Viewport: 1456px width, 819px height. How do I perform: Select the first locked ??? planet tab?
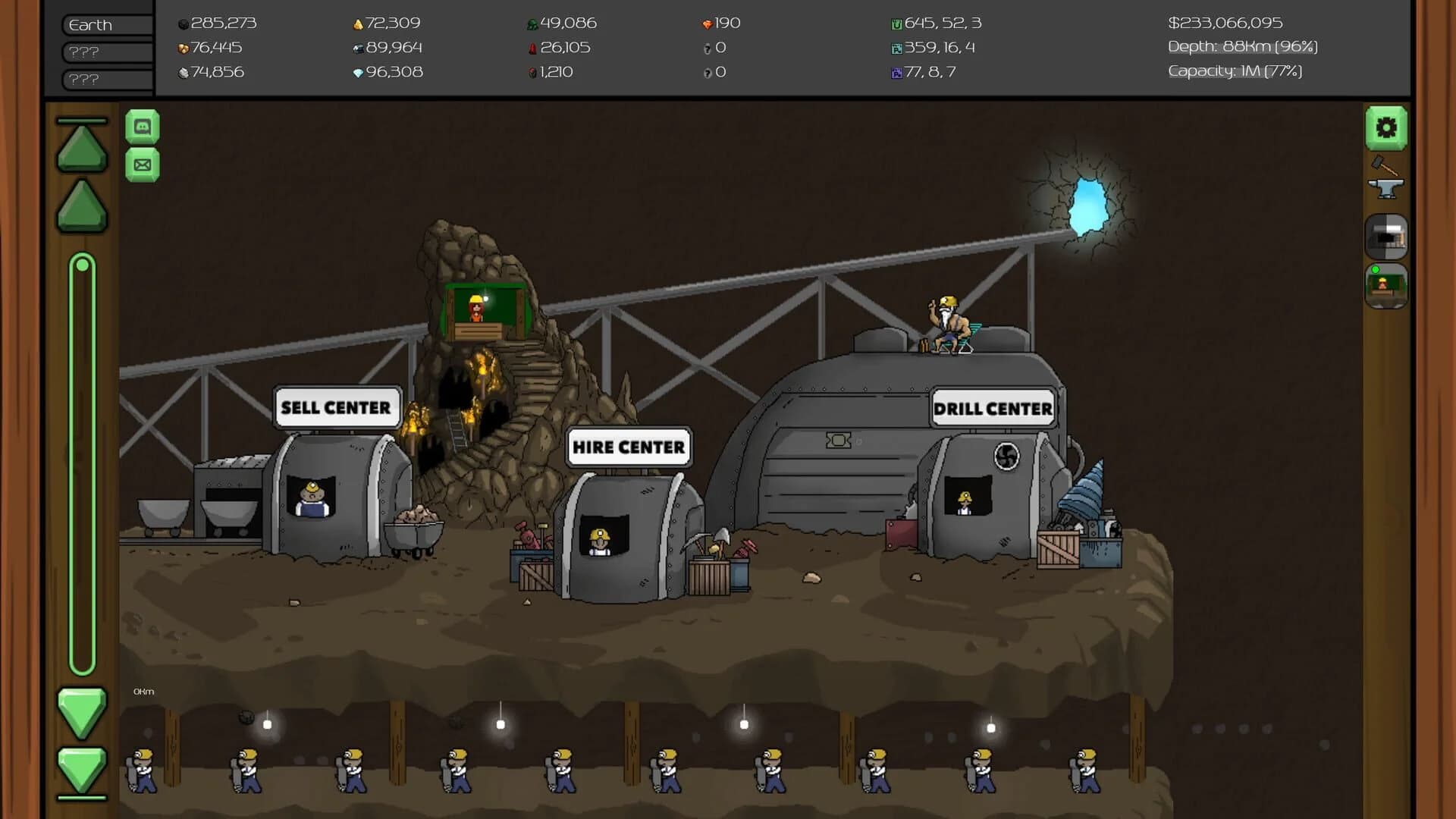coord(105,52)
